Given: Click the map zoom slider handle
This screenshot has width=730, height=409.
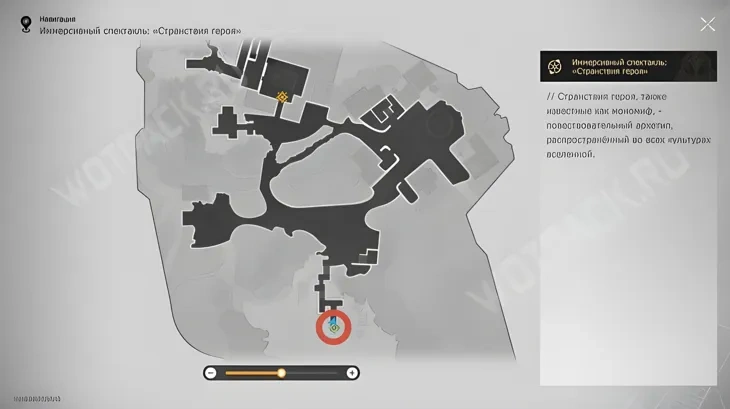Looking at the screenshot, I should 281,373.
